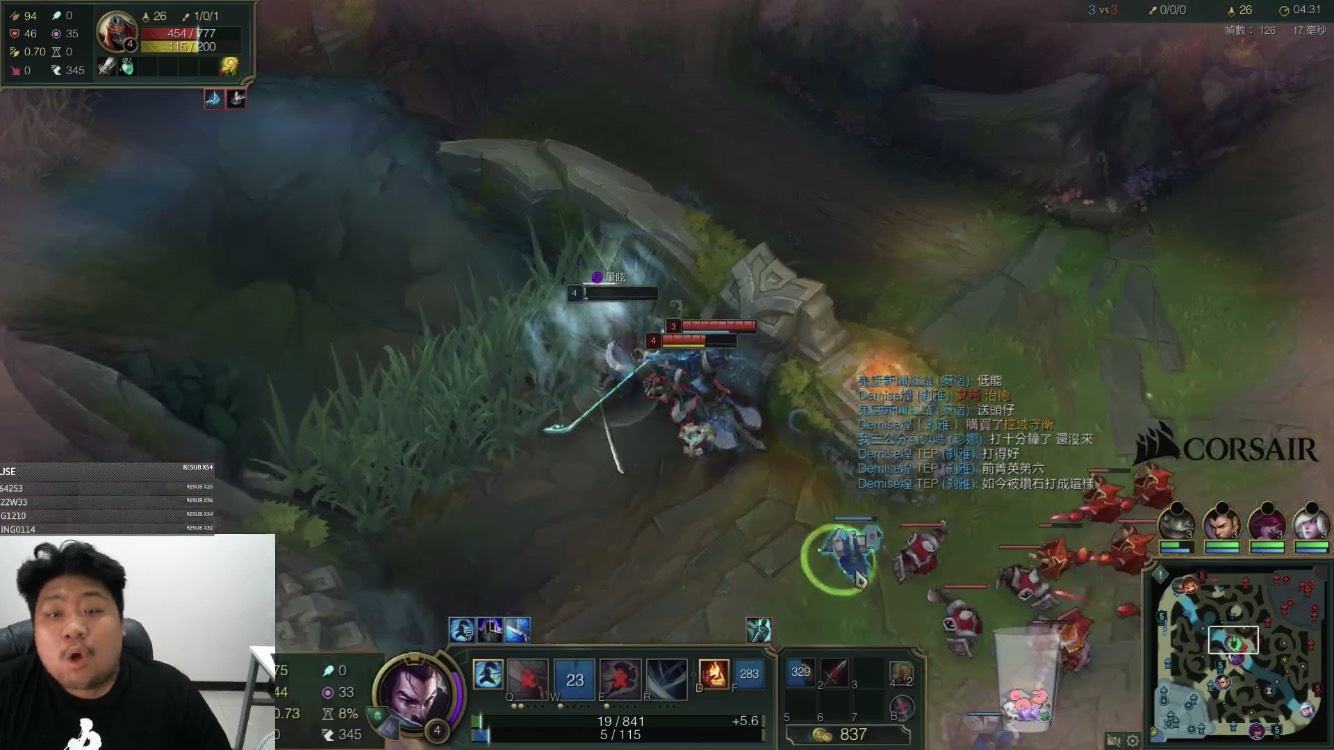Screen dimensions: 1334x750
Task: Activate Yasuo's Q ability icon
Action: [x=528, y=677]
